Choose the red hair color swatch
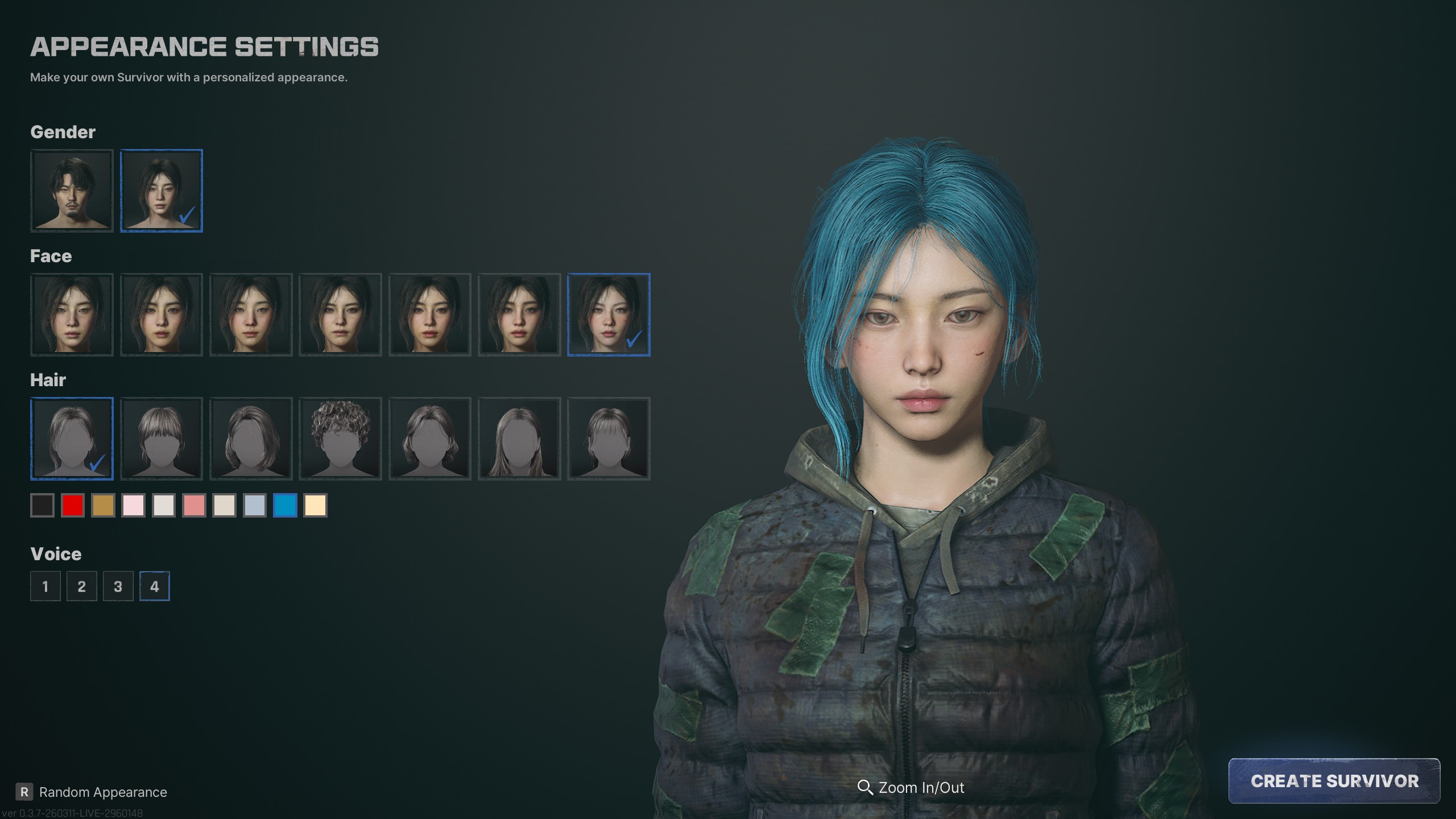 point(73,505)
